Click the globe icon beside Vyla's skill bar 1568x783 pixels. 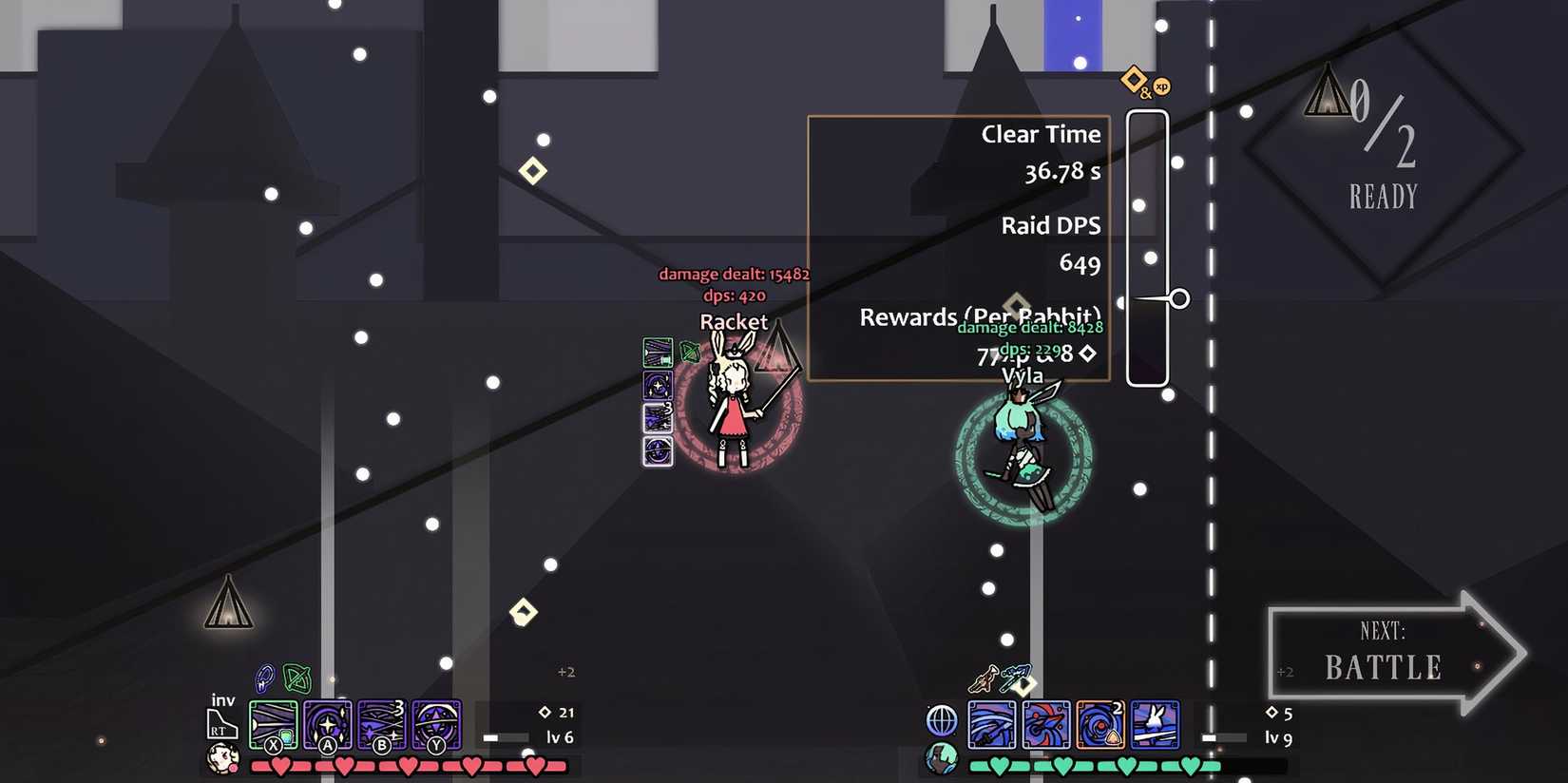tap(942, 722)
